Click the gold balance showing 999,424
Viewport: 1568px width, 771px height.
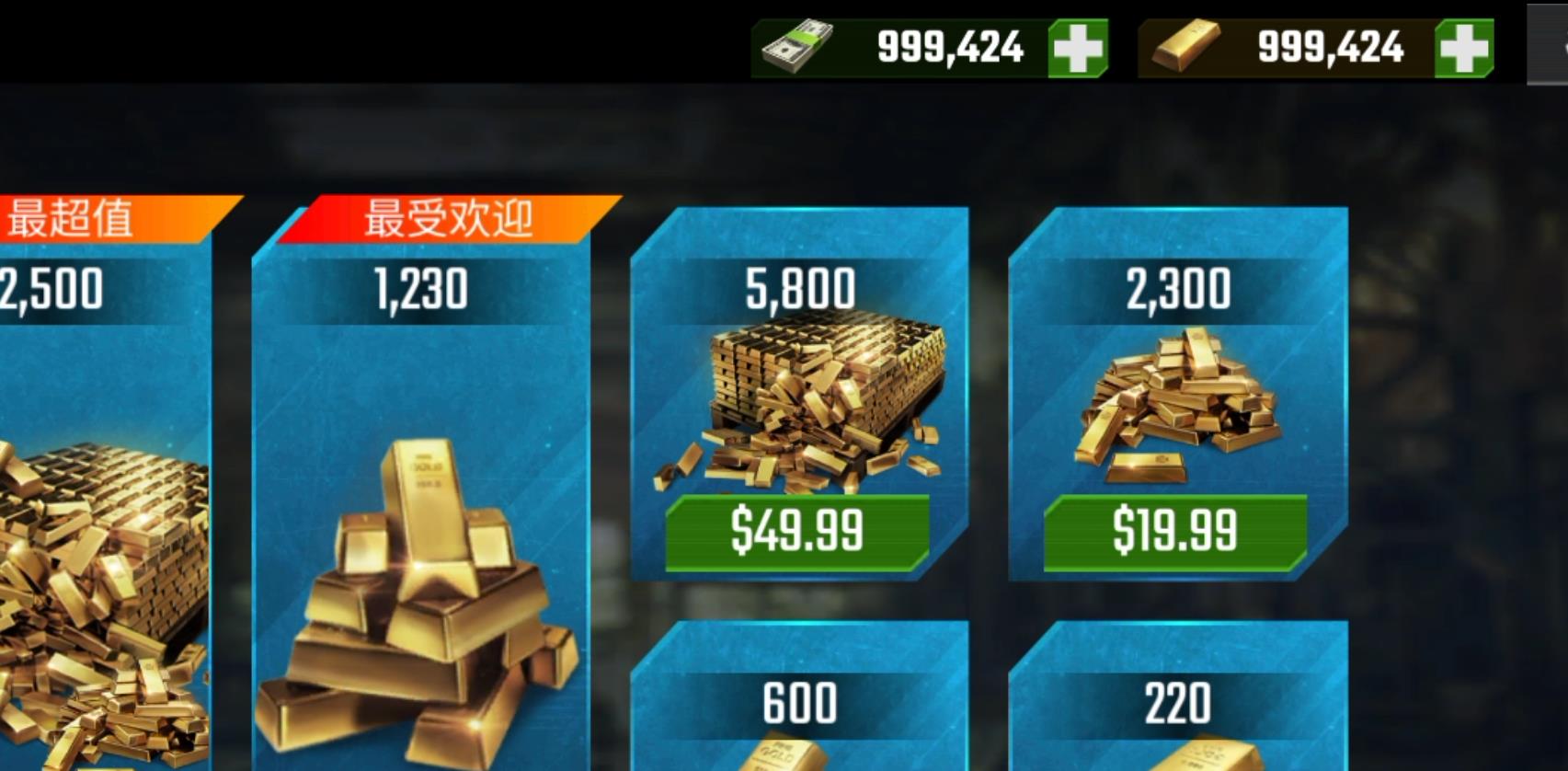1331,45
